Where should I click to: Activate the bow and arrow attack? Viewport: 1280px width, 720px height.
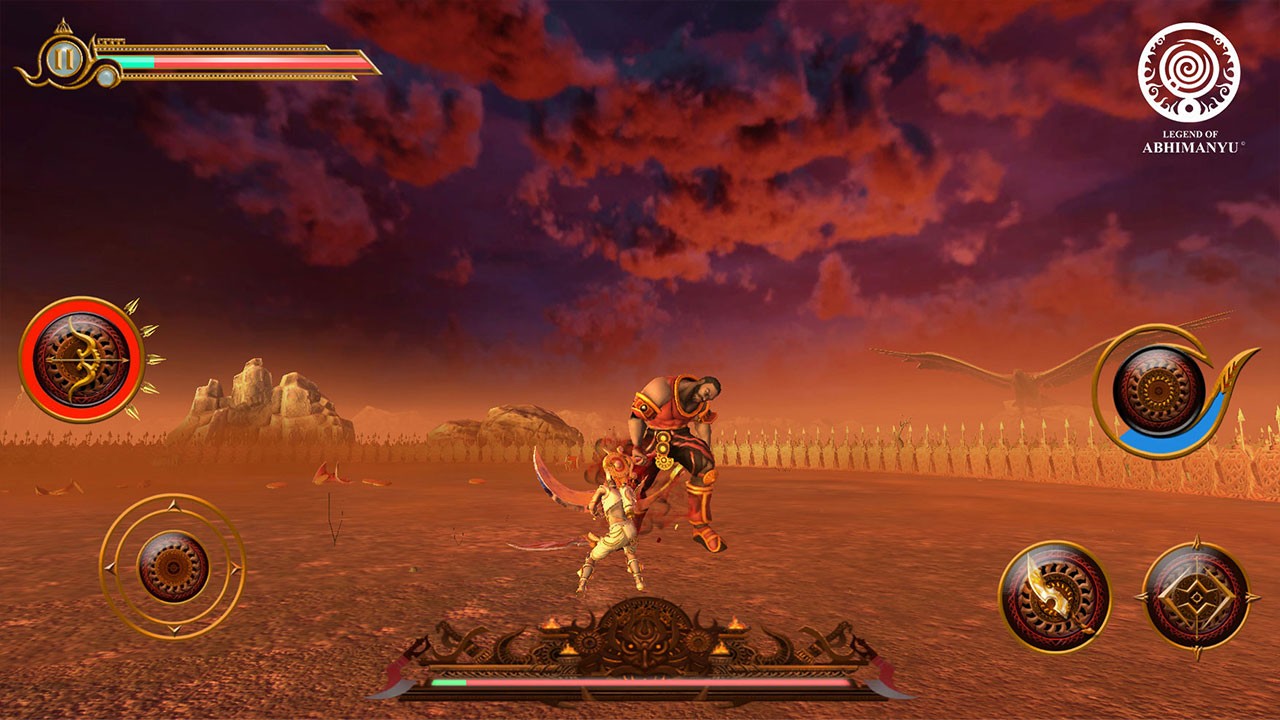pyautogui.click(x=82, y=358)
